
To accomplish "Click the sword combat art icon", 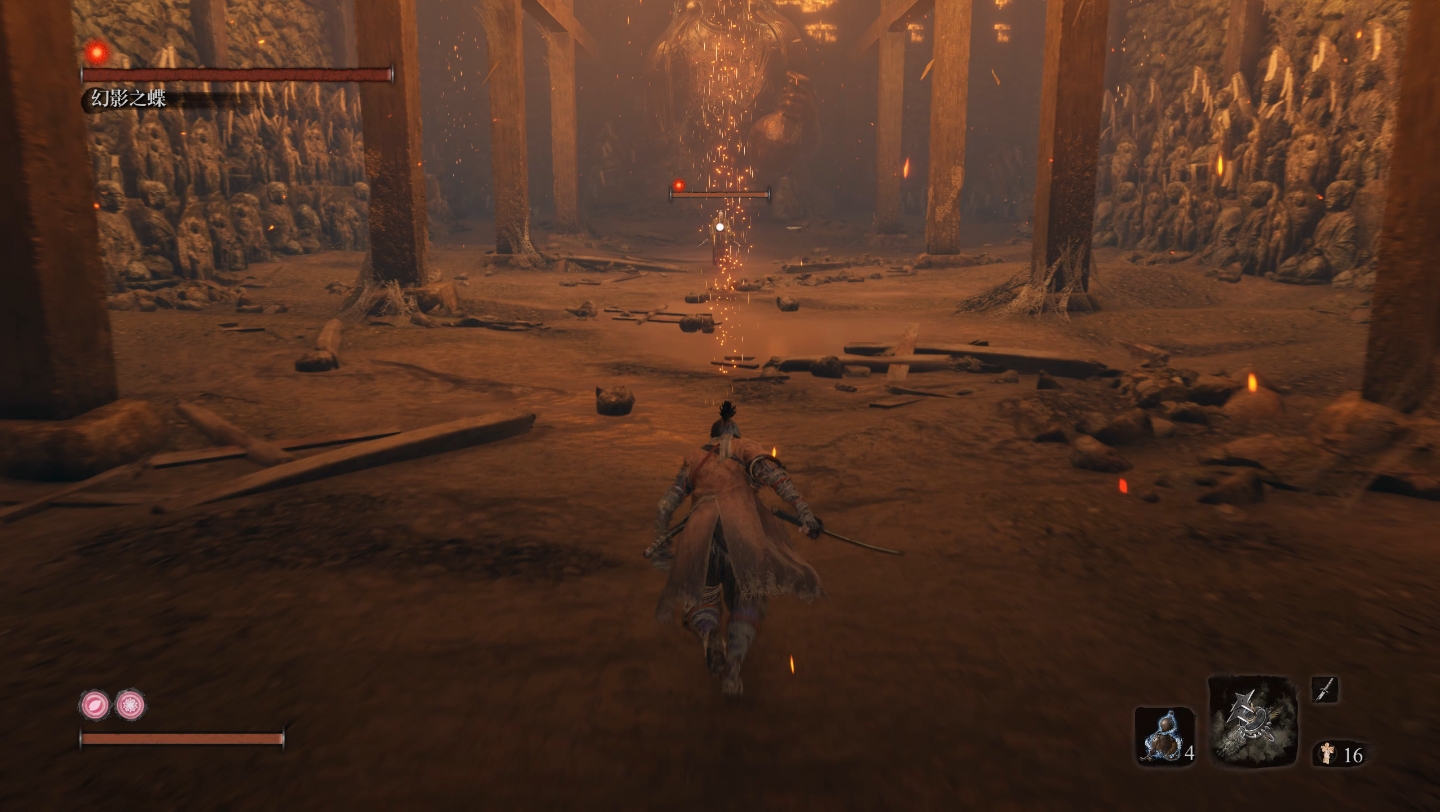I will tap(1324, 689).
